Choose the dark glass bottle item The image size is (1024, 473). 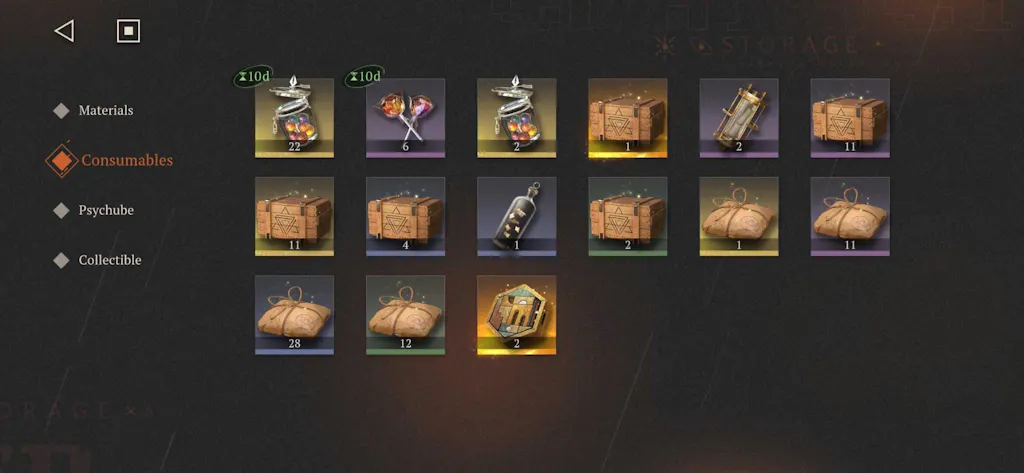(x=516, y=217)
